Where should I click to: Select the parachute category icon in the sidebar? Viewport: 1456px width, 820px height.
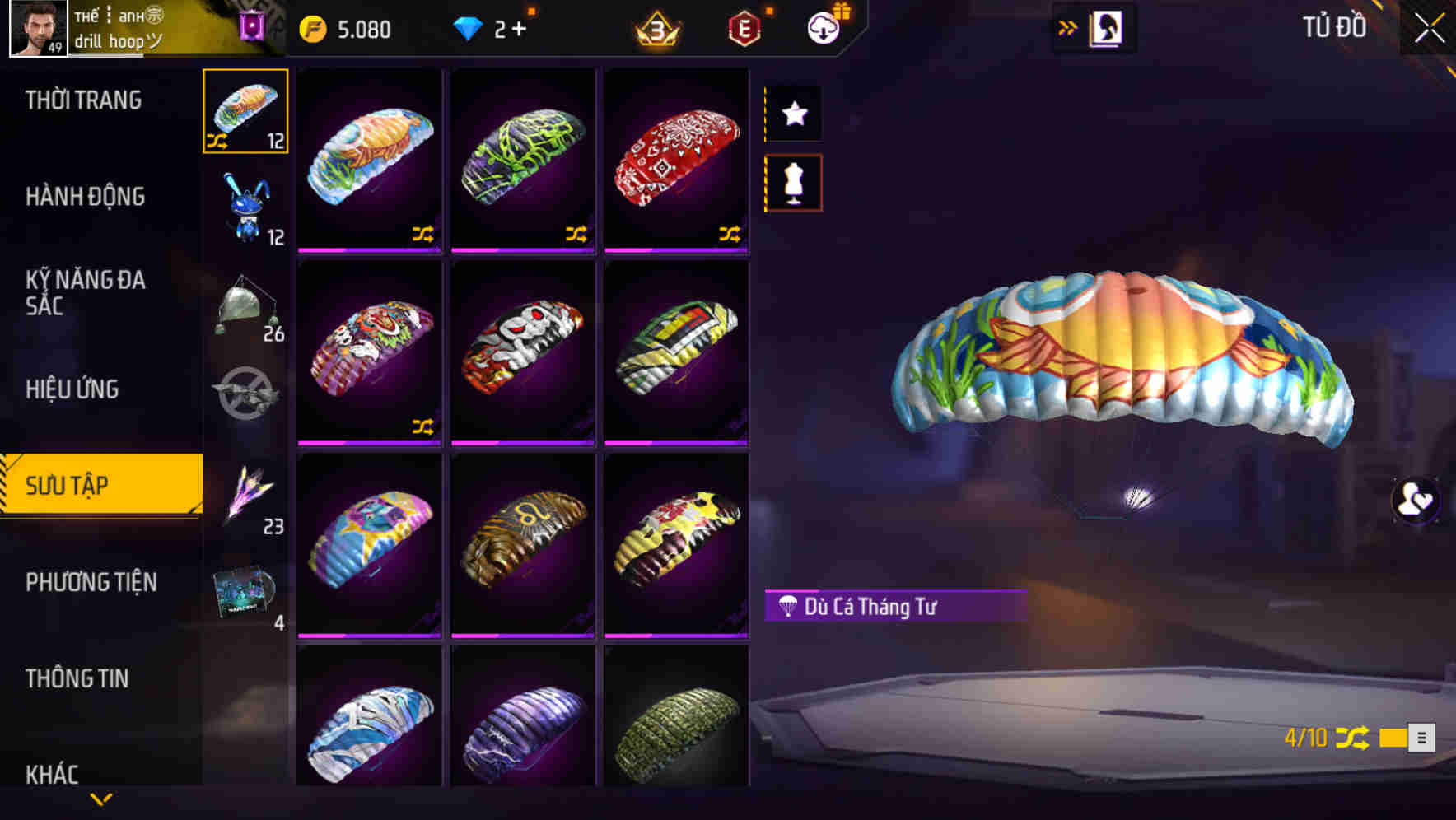tap(245, 111)
